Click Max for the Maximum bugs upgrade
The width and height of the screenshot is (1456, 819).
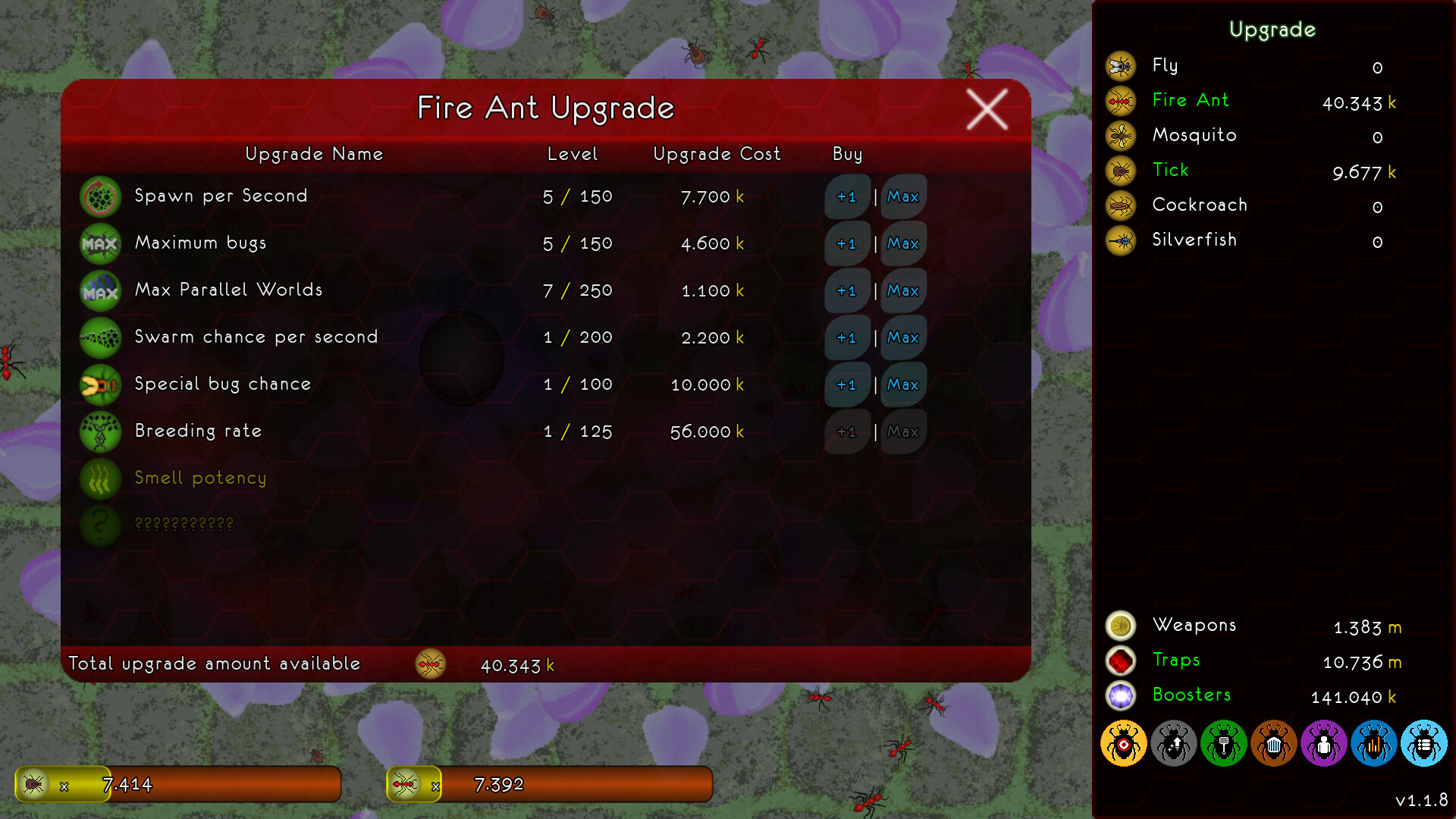point(902,243)
